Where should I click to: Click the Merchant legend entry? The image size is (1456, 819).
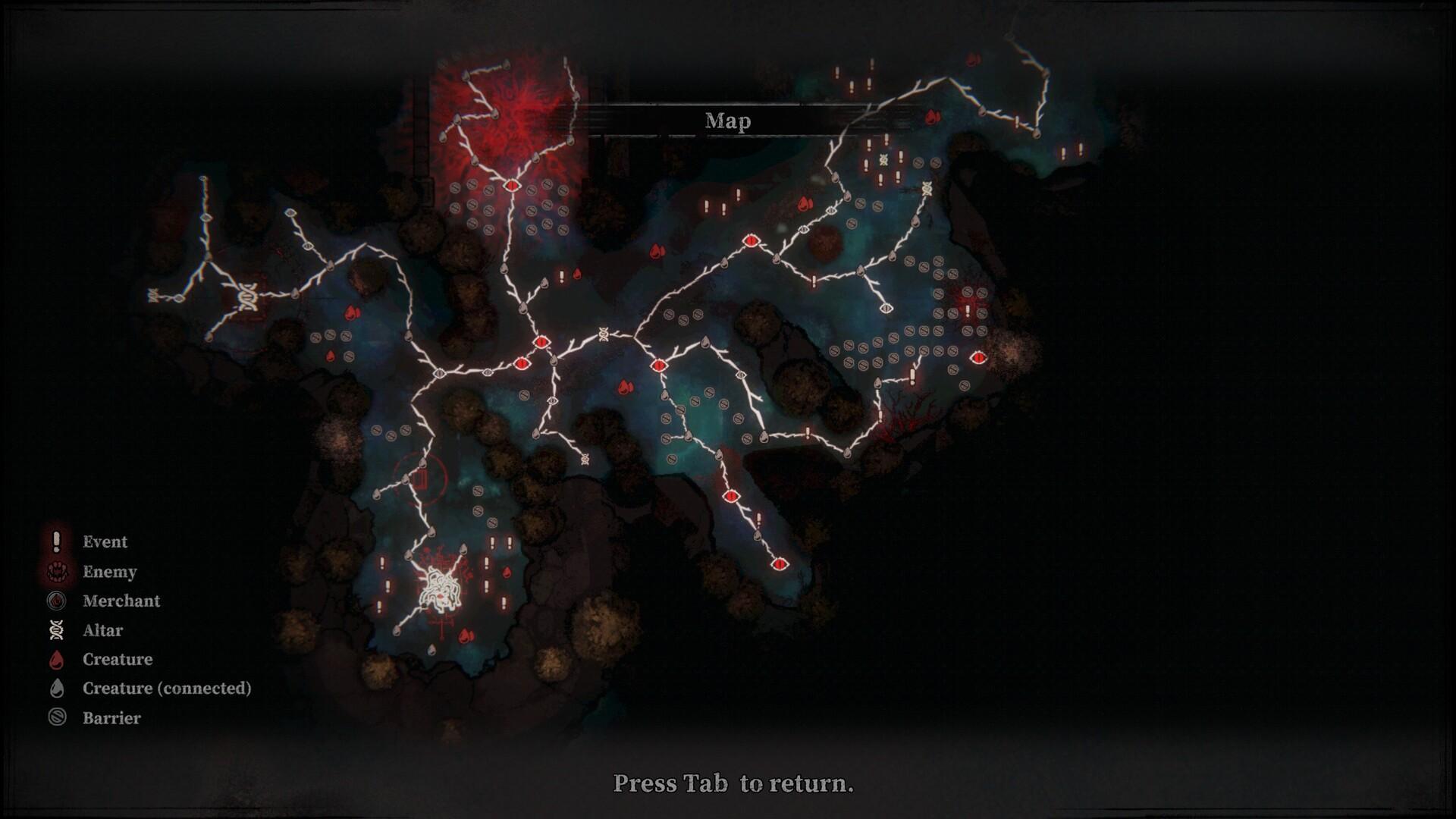[x=121, y=601]
